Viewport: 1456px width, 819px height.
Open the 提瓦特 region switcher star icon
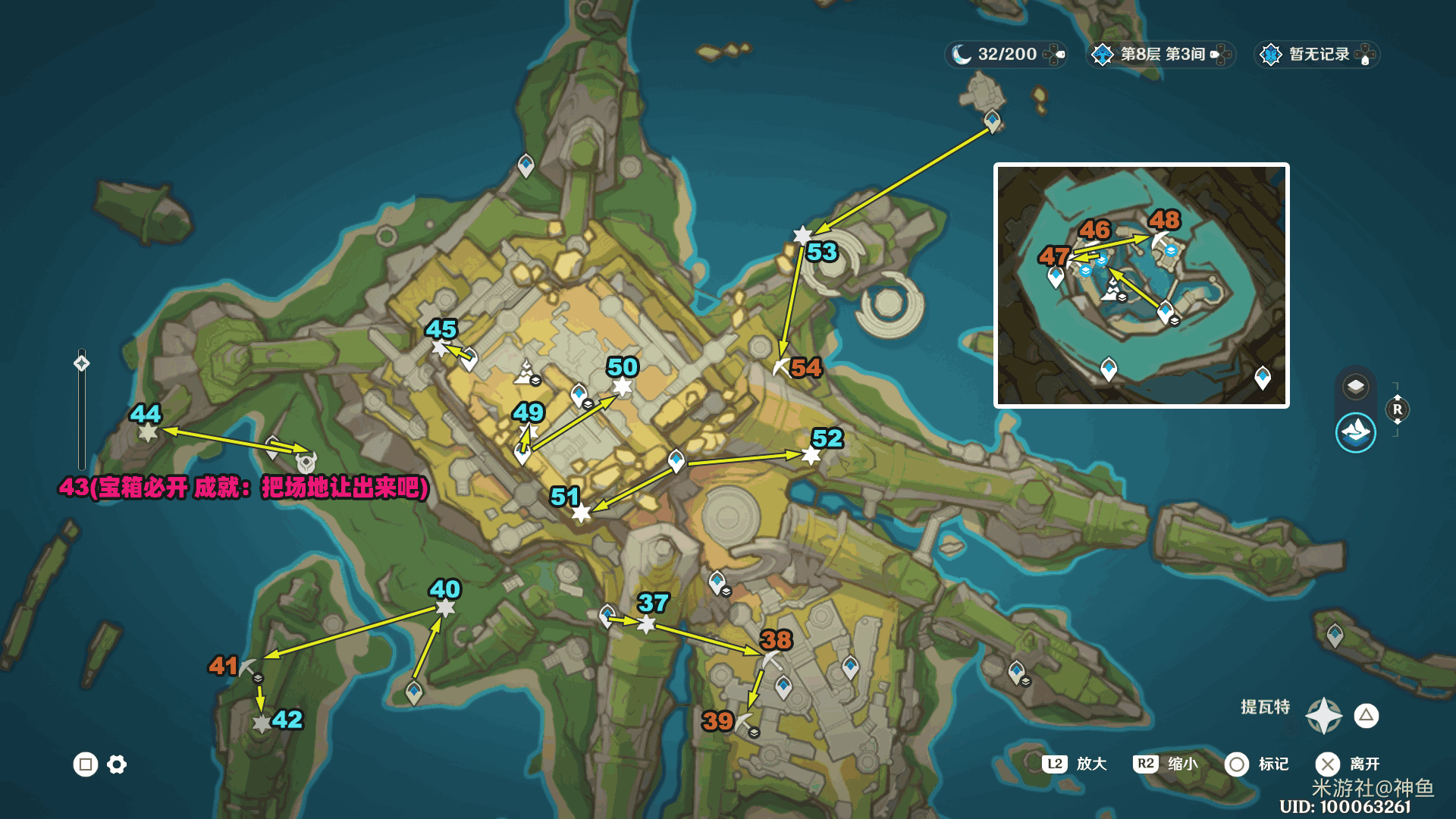(x=1323, y=715)
